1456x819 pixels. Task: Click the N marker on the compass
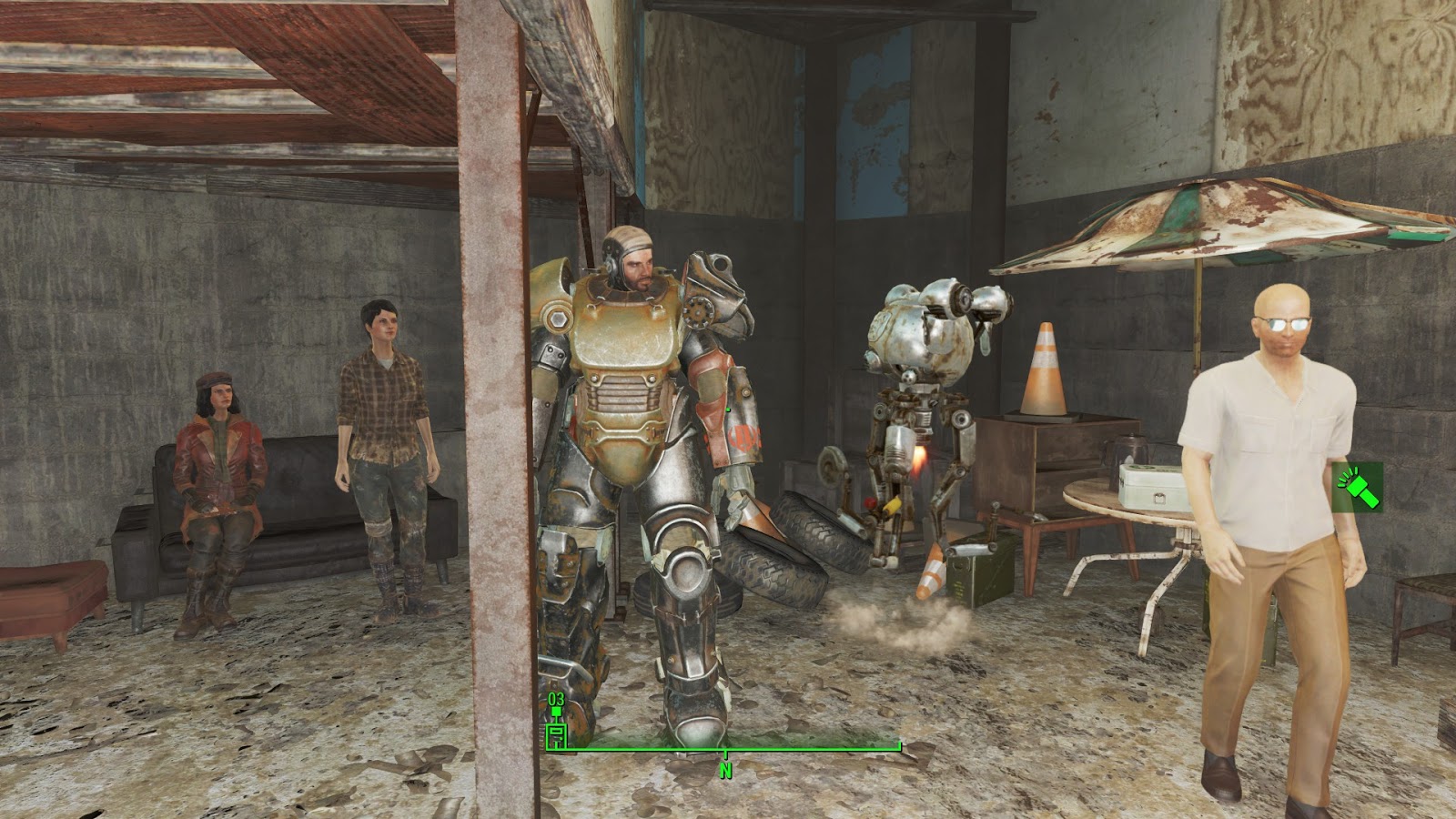point(725,769)
